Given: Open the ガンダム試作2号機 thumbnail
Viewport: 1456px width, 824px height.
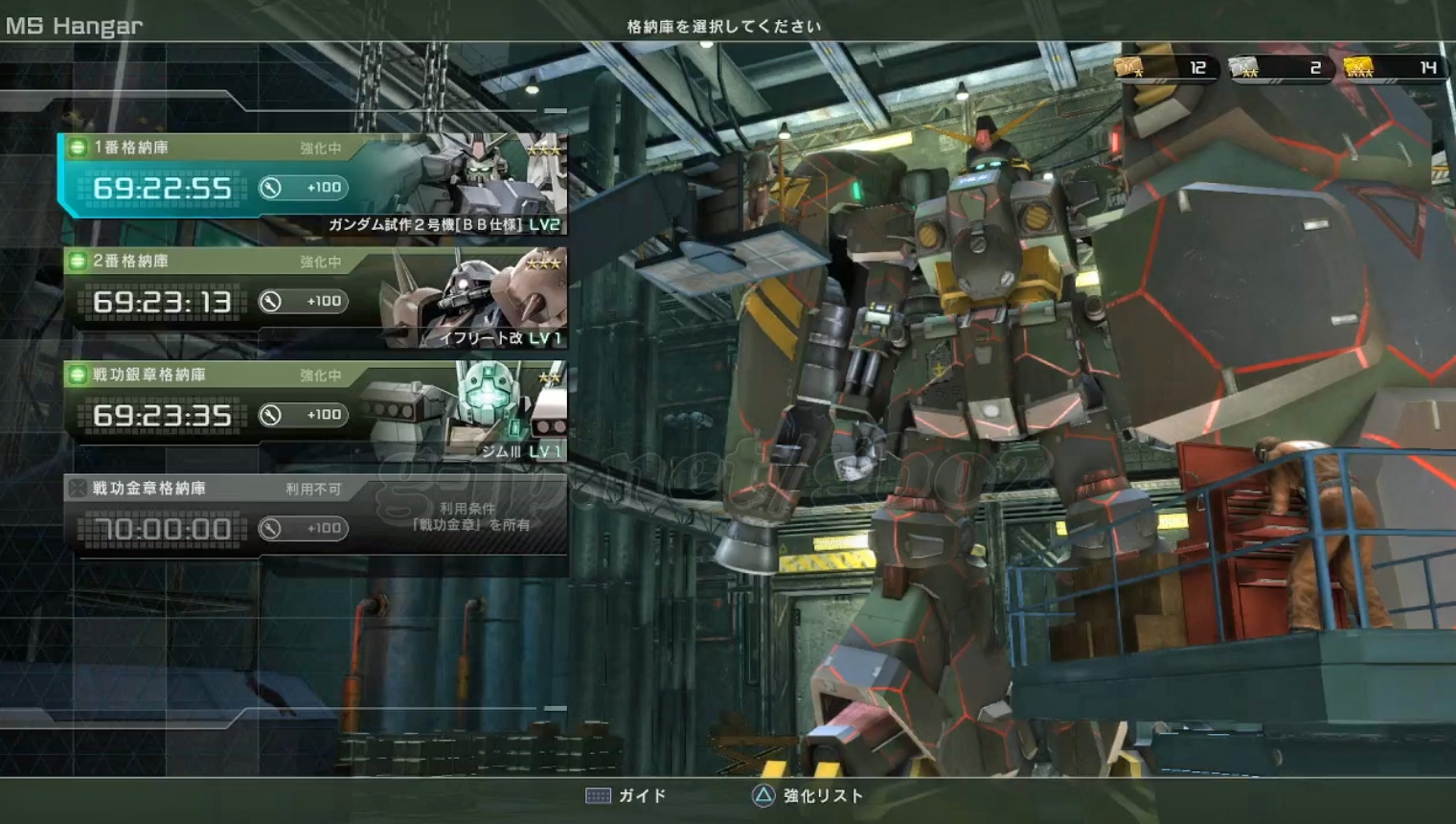Looking at the screenshot, I should click(479, 182).
